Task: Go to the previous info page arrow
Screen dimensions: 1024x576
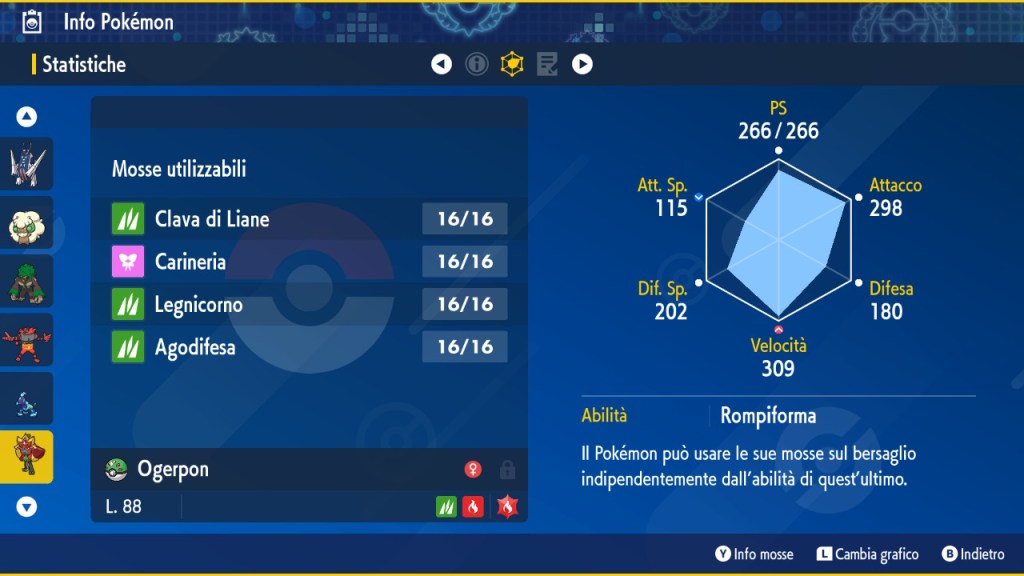Action: pos(441,65)
